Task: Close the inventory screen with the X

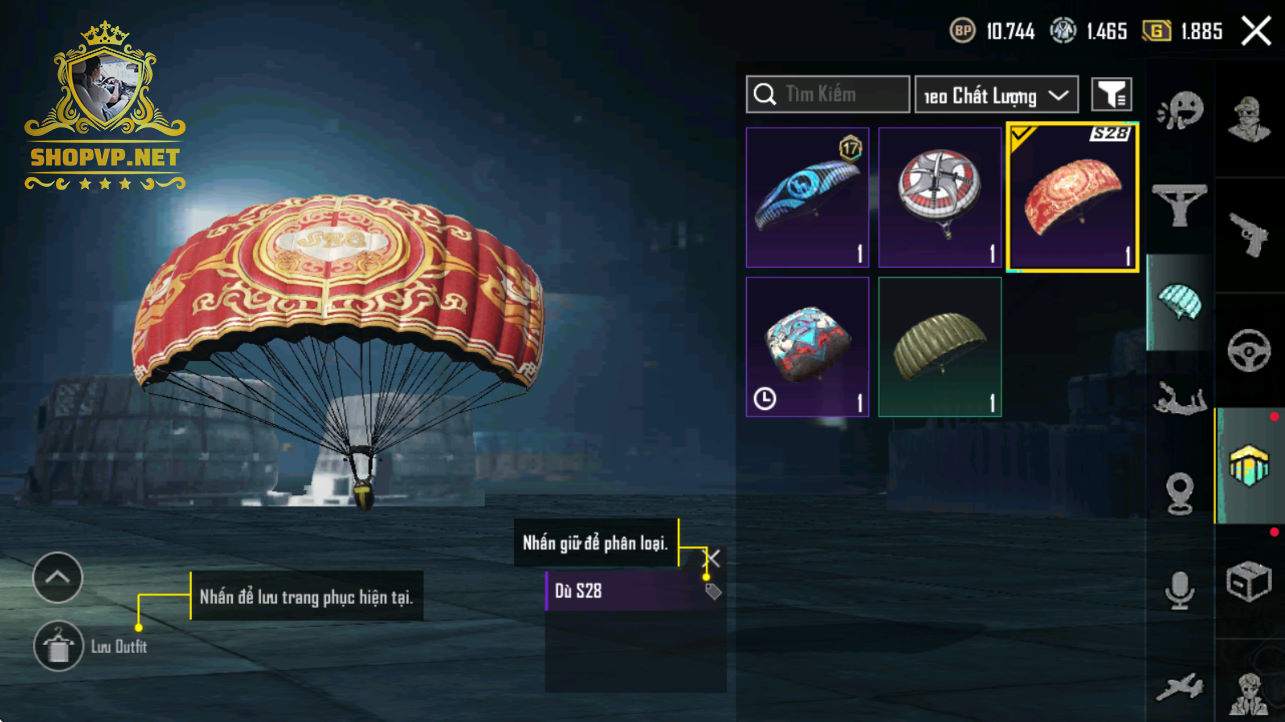Action: [x=1256, y=31]
